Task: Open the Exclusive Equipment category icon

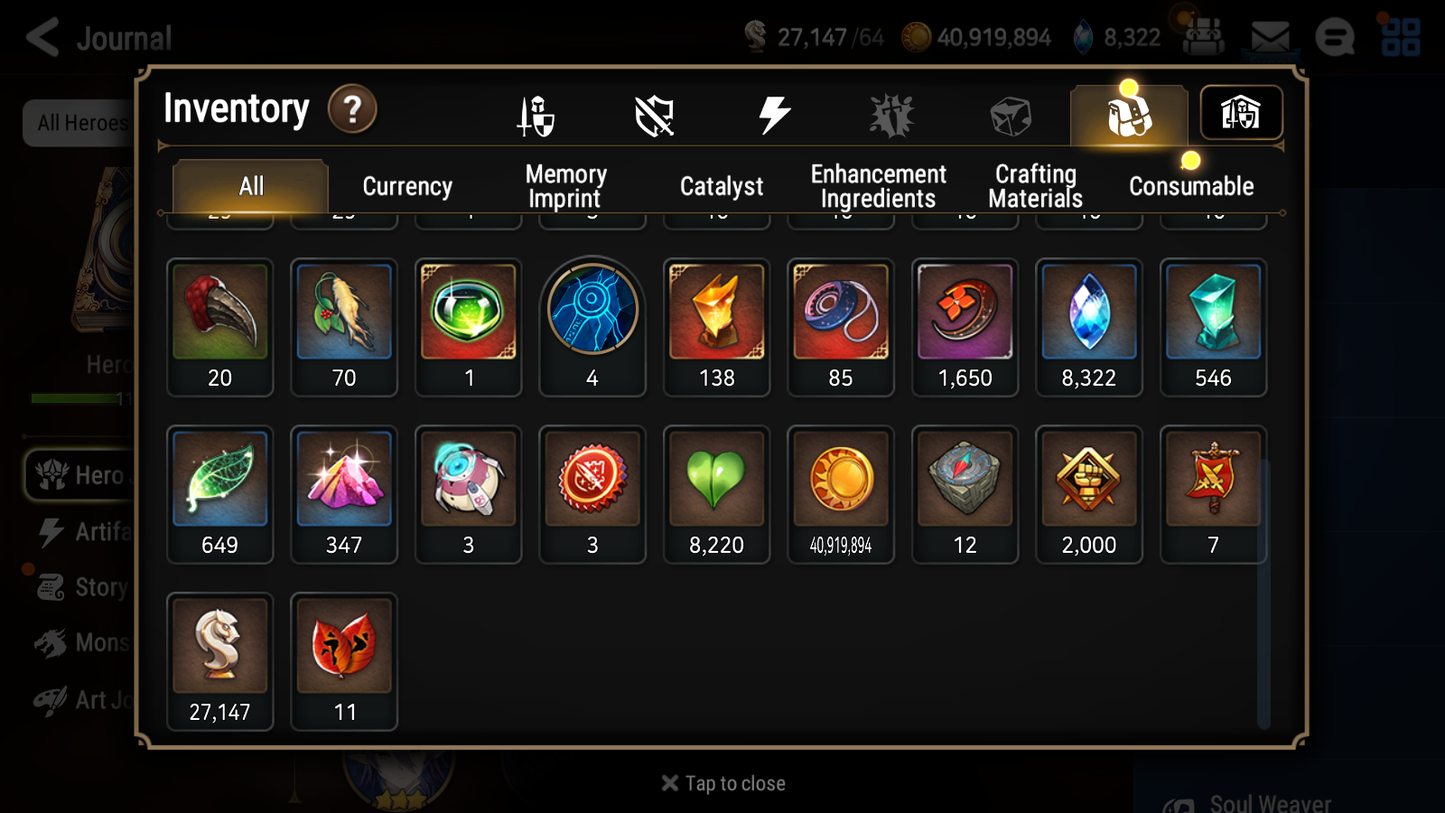Action: pyautogui.click(x=654, y=113)
